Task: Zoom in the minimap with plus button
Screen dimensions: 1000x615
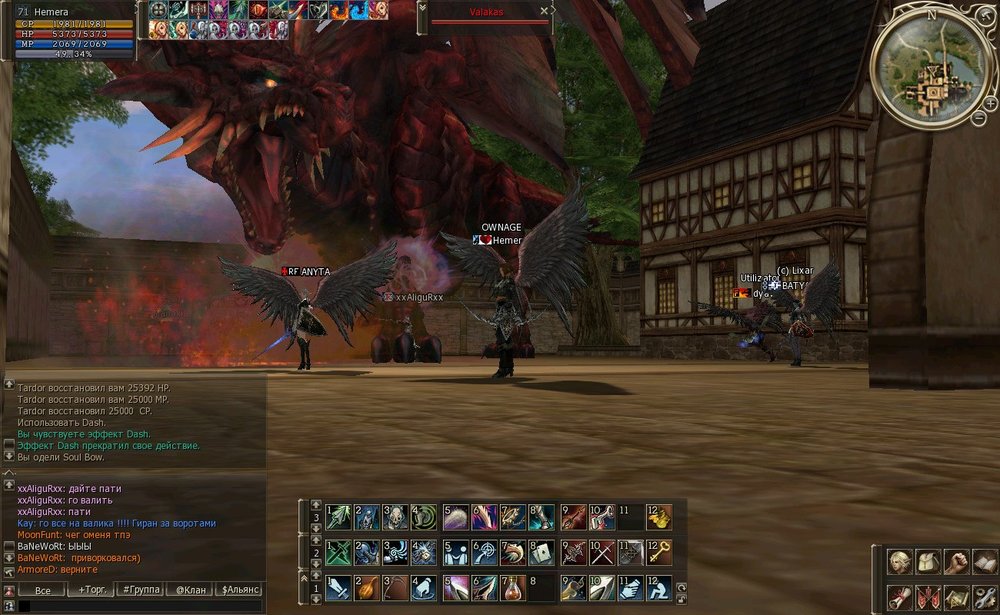Action: point(989,103)
